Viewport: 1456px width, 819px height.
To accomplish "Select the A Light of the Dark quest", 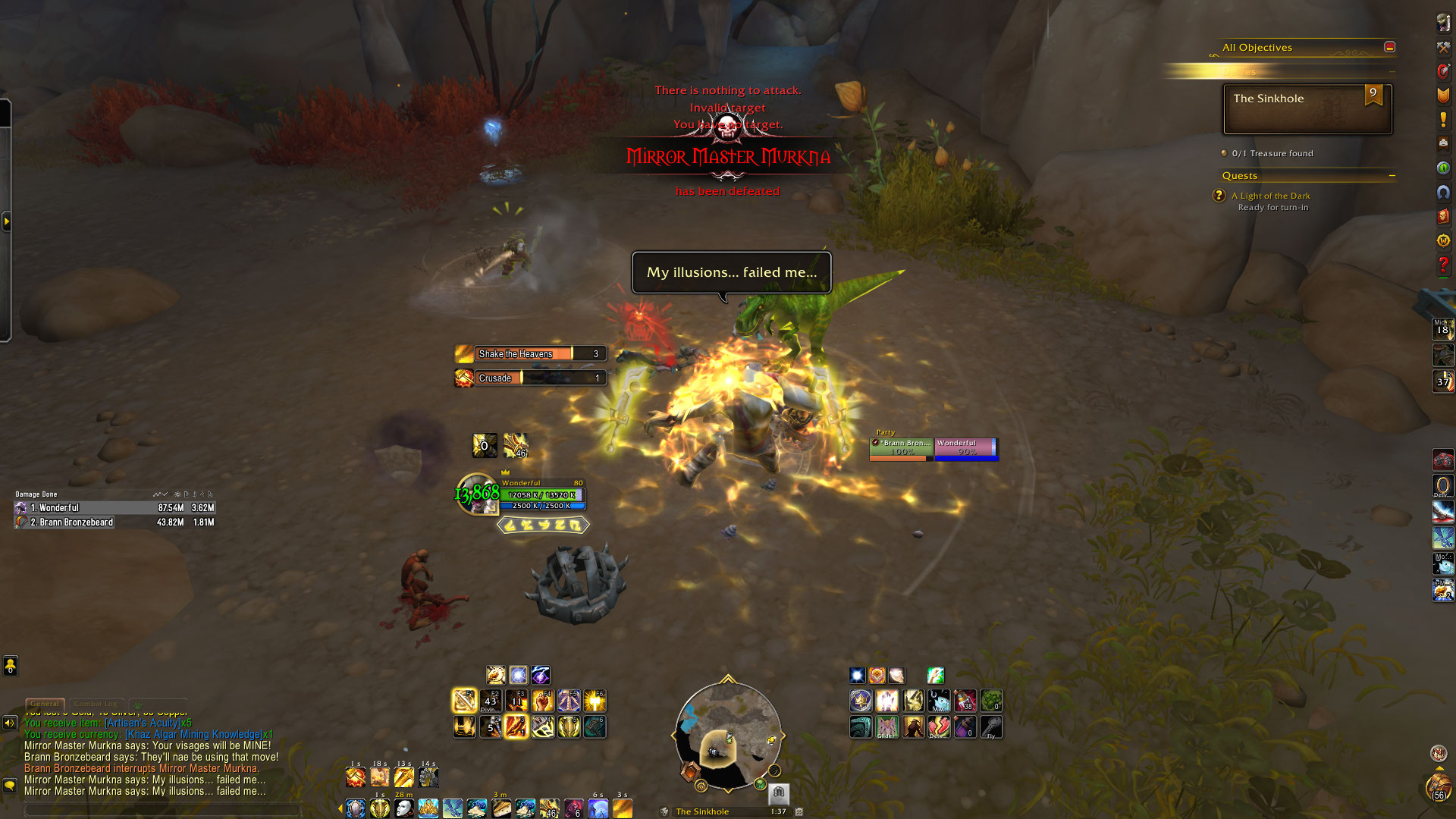I will [1270, 196].
